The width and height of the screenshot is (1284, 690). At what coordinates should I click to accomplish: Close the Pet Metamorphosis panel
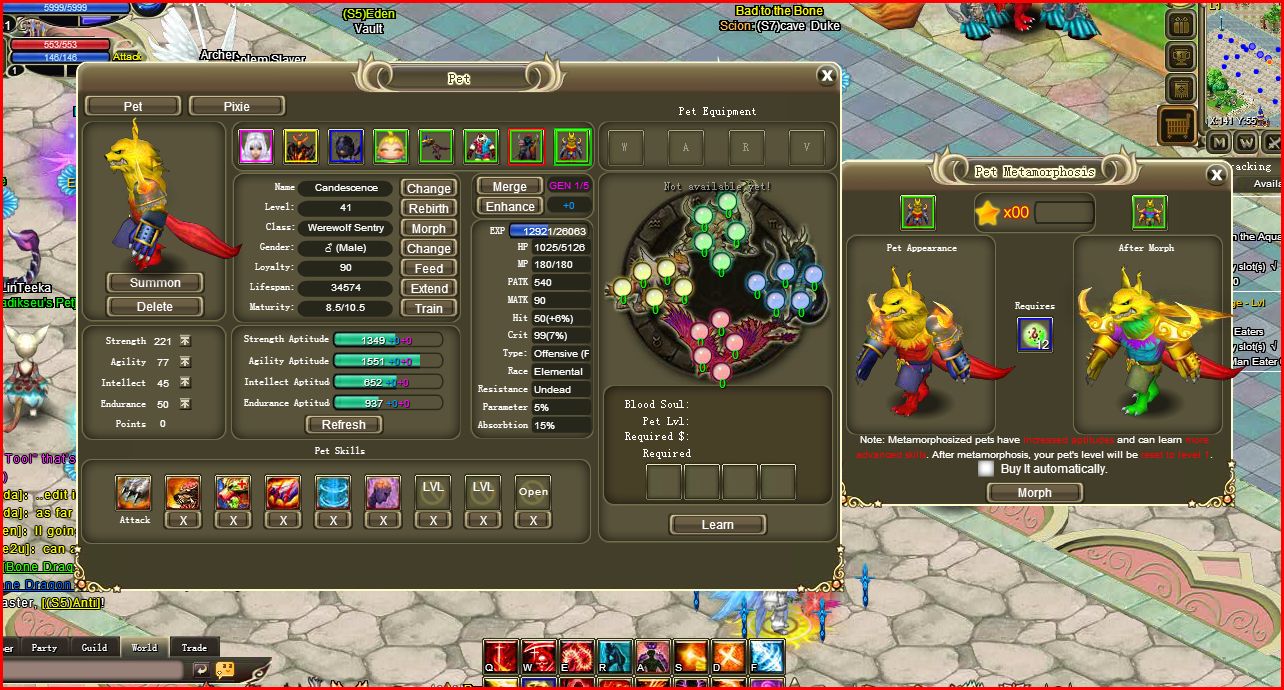point(1216,175)
